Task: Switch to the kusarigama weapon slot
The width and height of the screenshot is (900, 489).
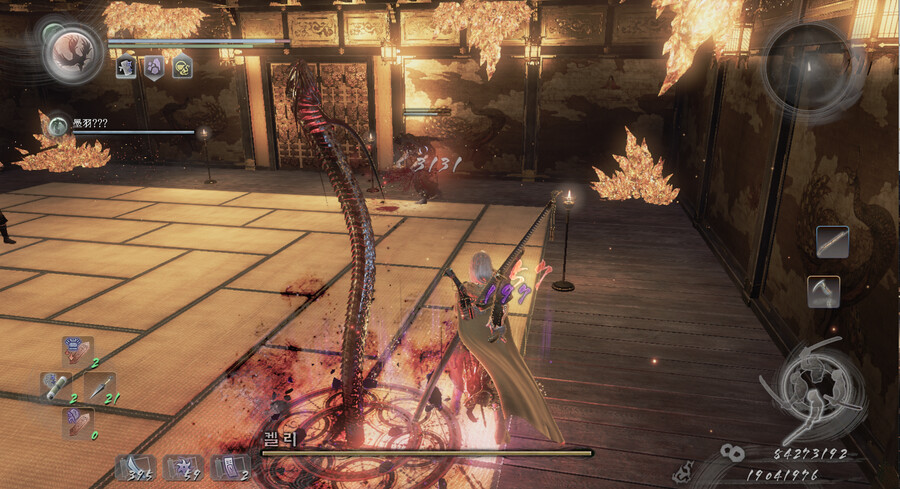Action: click(x=823, y=292)
